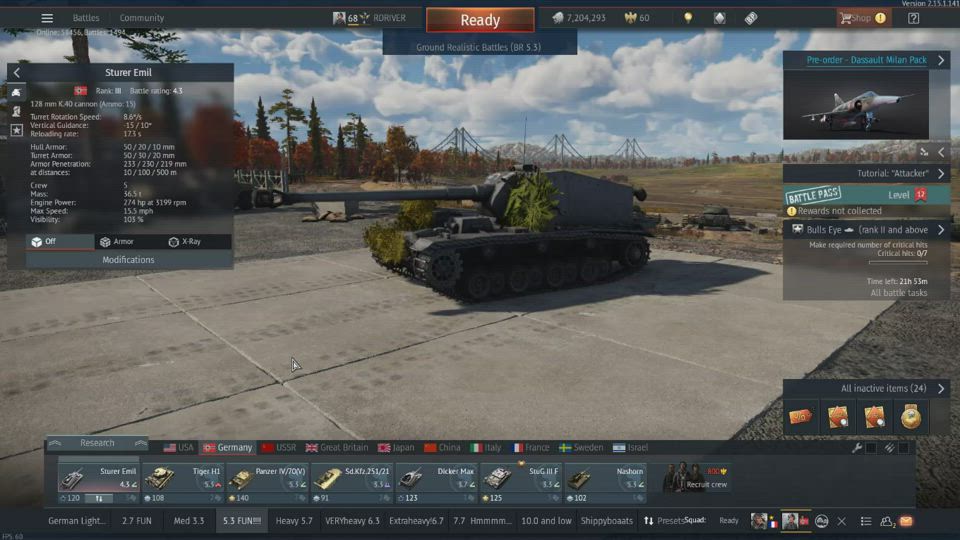
Task: Switch the vehicle view to Armor
Action: coord(116,242)
